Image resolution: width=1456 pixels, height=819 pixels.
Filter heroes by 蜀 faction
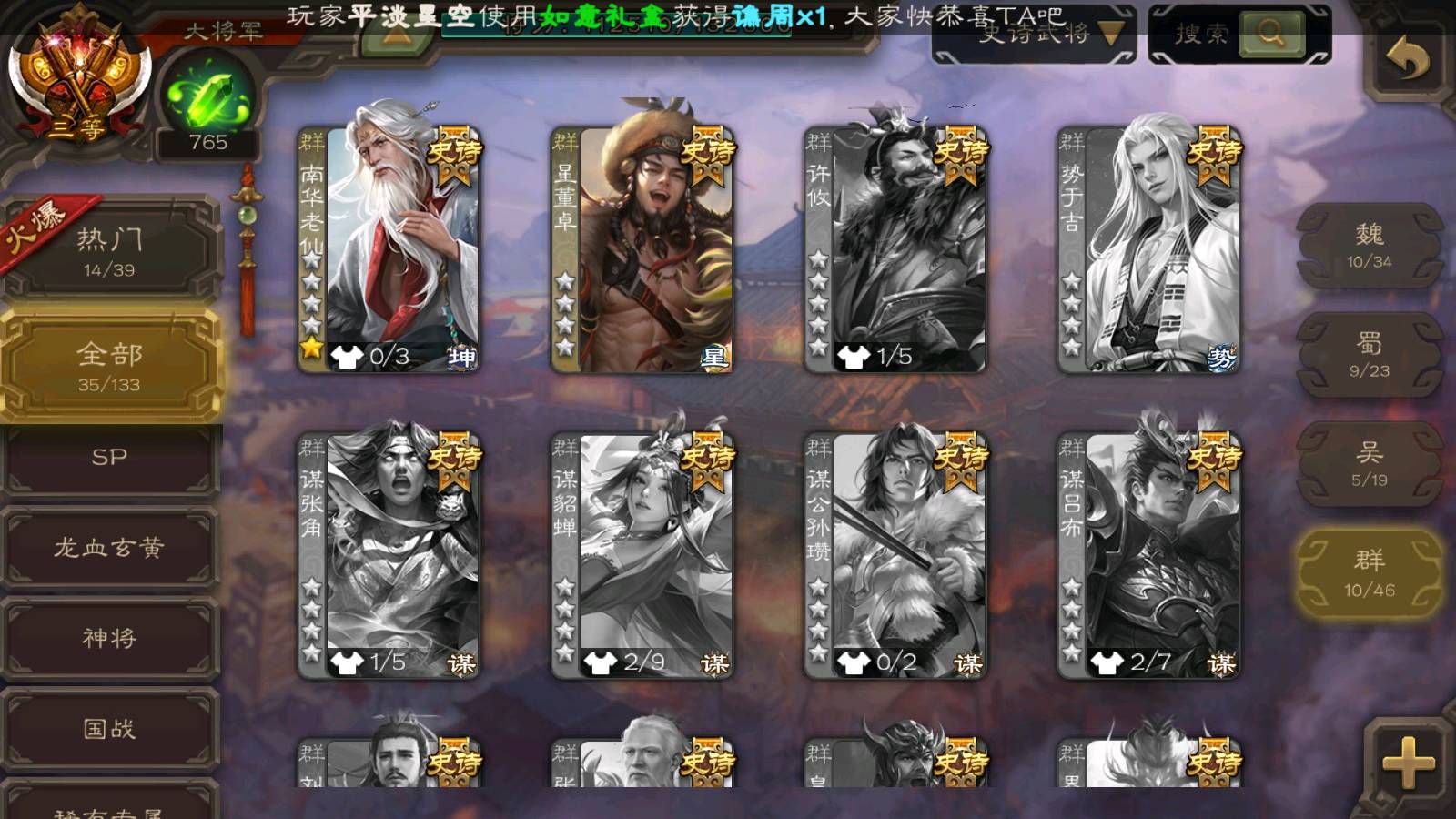point(1369,355)
